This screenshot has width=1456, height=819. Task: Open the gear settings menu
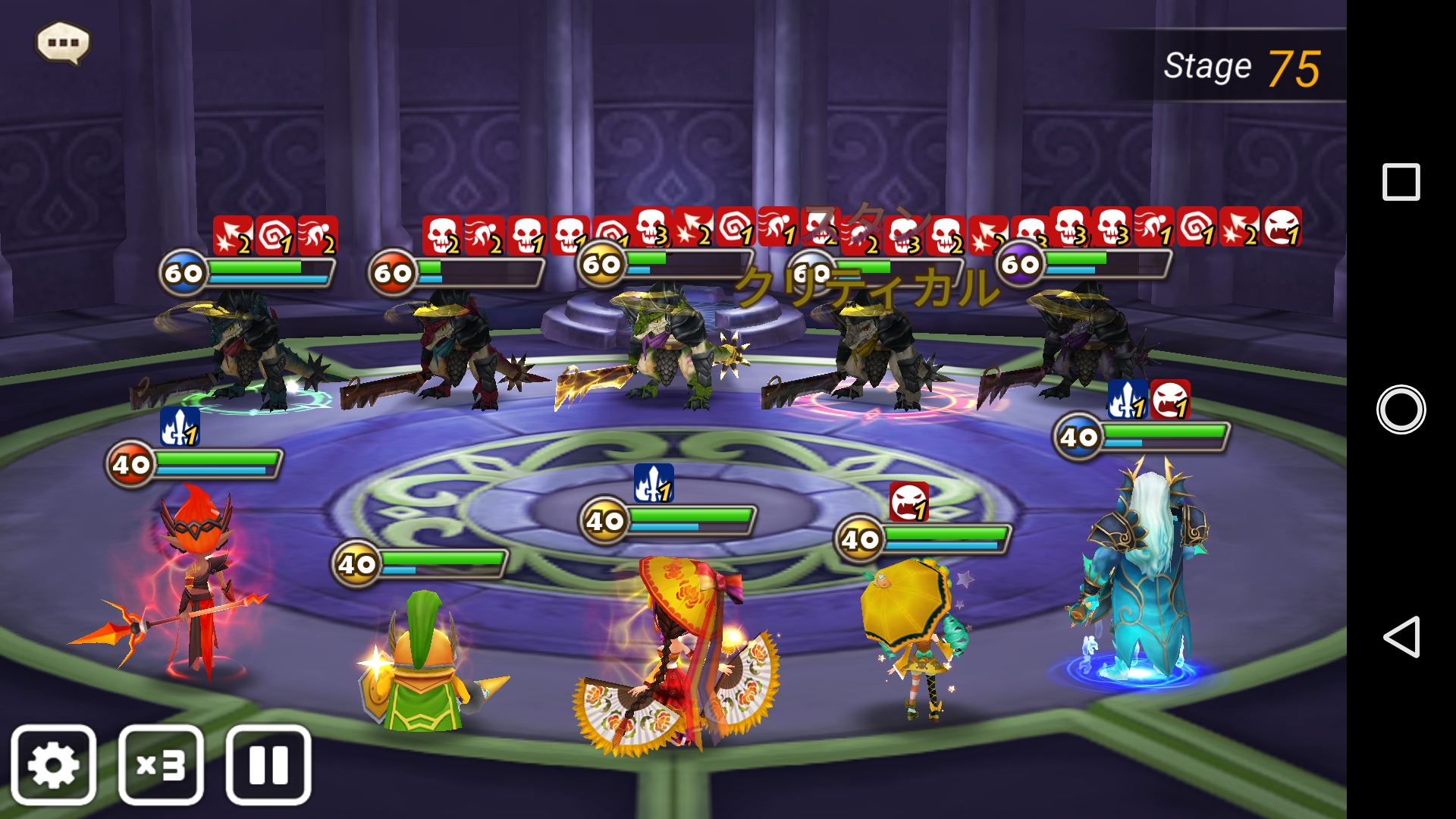click(53, 764)
